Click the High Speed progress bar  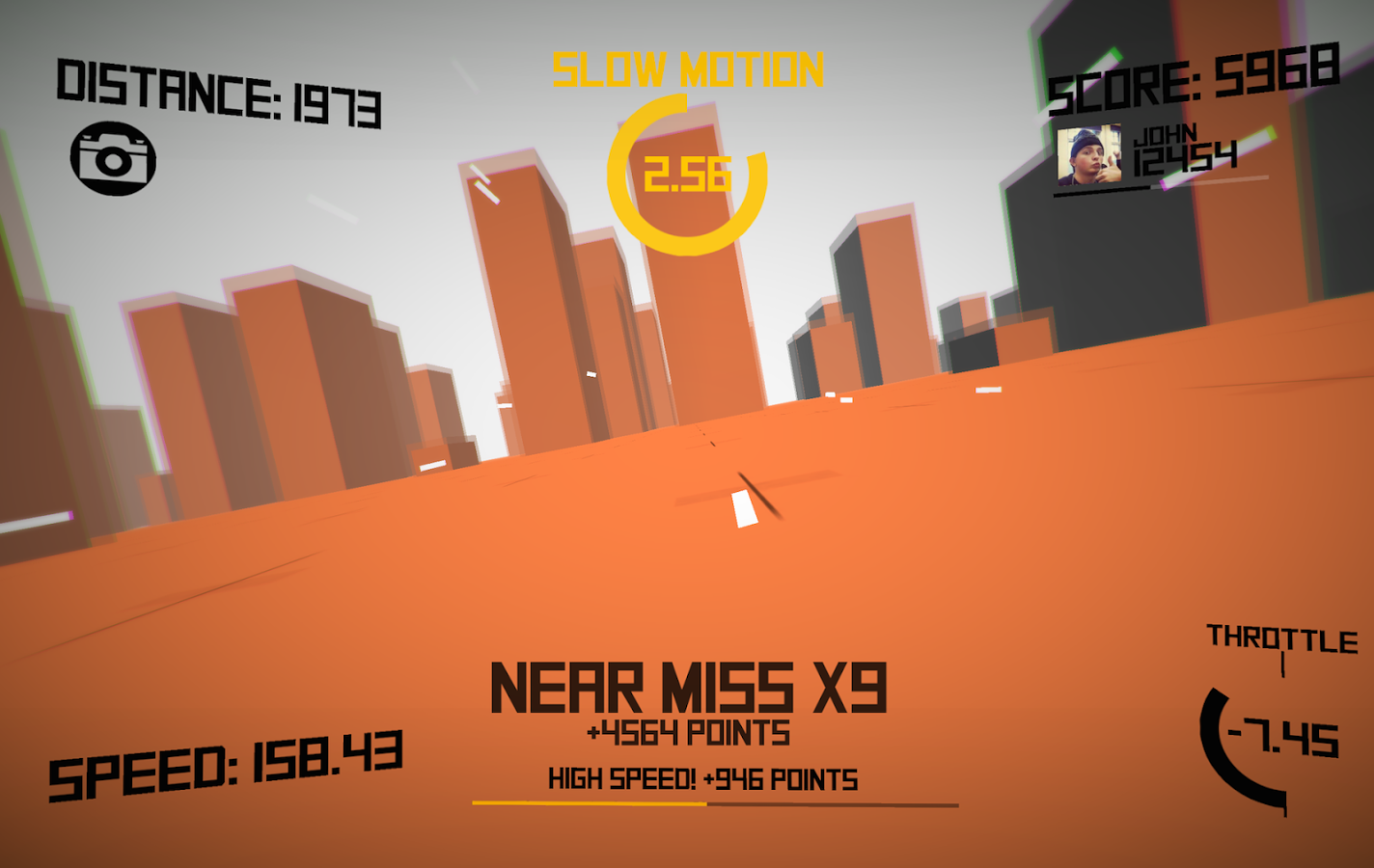click(714, 803)
